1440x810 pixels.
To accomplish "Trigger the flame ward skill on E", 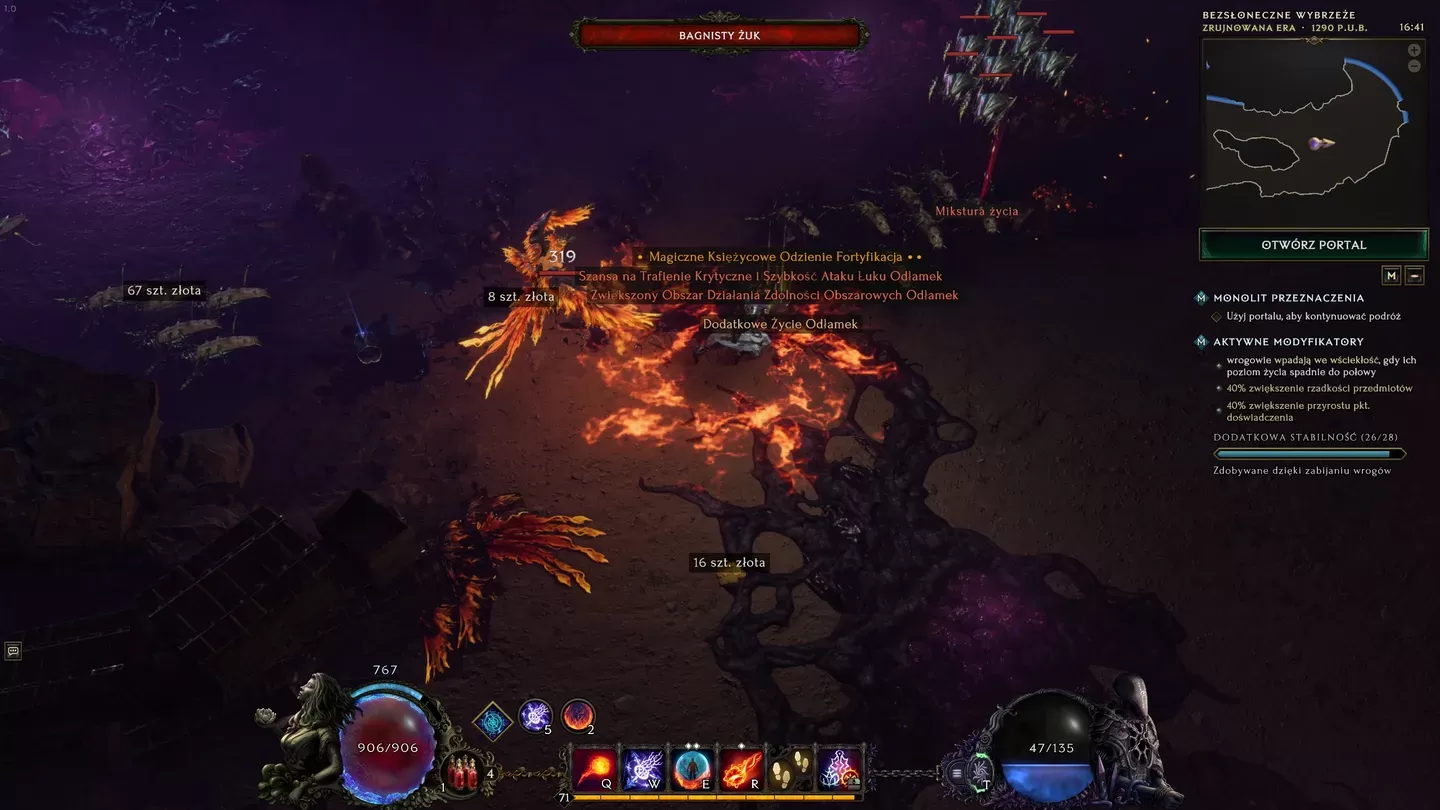I will pyautogui.click(x=693, y=769).
